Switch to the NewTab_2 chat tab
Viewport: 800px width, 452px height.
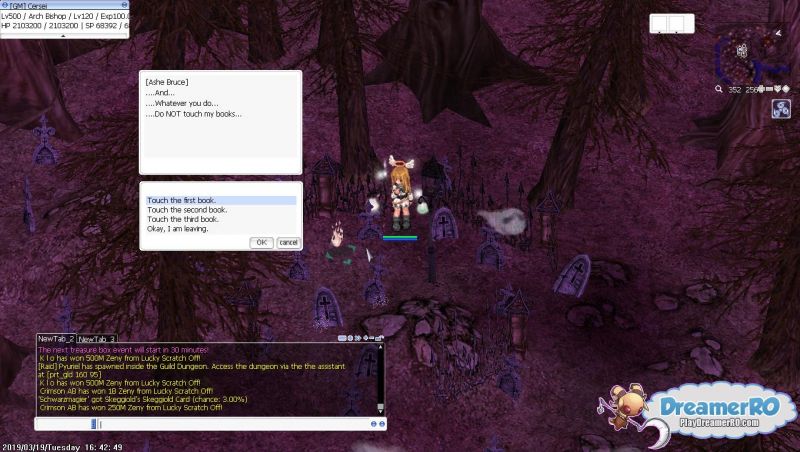point(56,339)
